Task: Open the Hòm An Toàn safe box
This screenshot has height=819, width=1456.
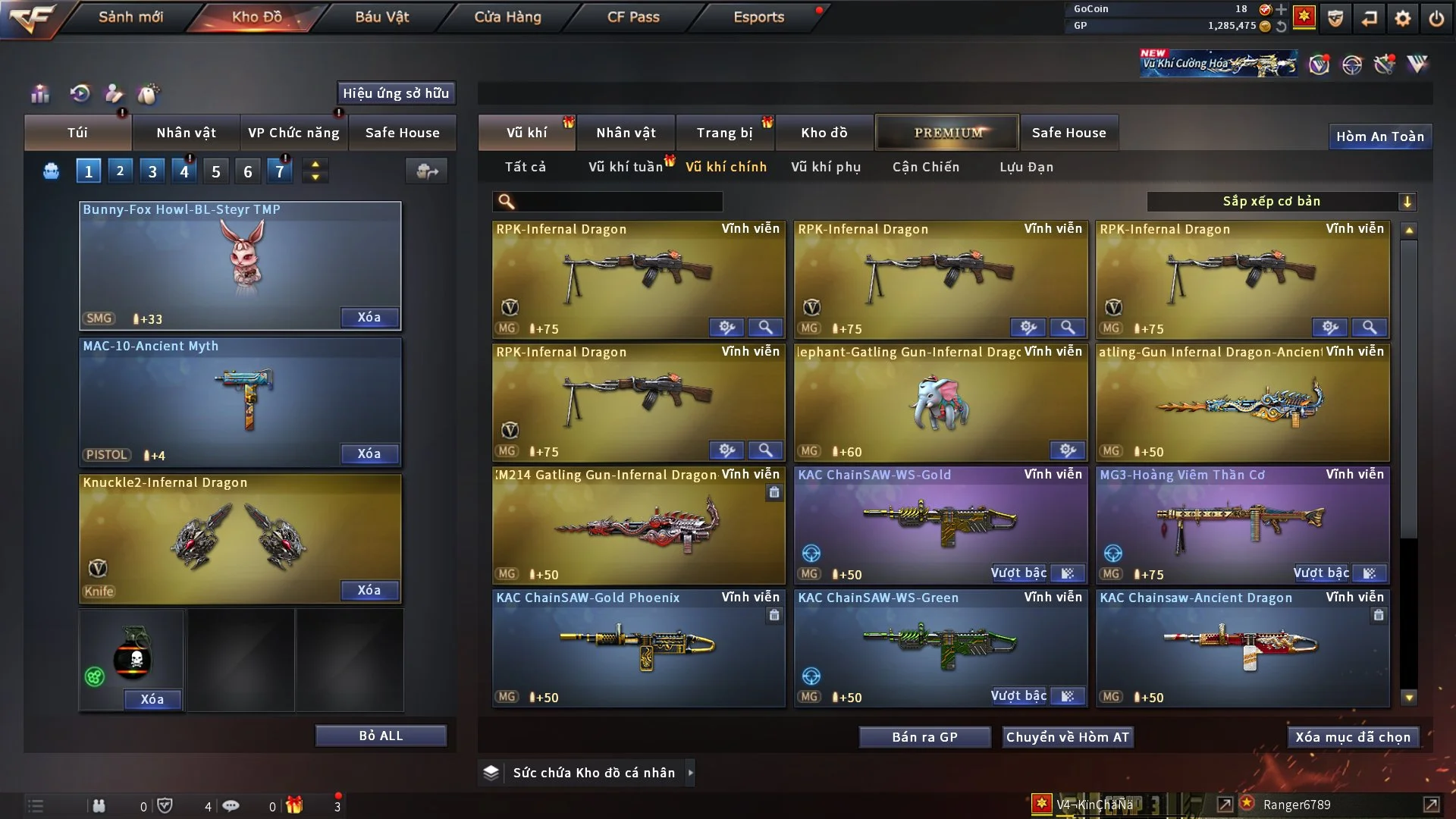Action: pyautogui.click(x=1379, y=136)
